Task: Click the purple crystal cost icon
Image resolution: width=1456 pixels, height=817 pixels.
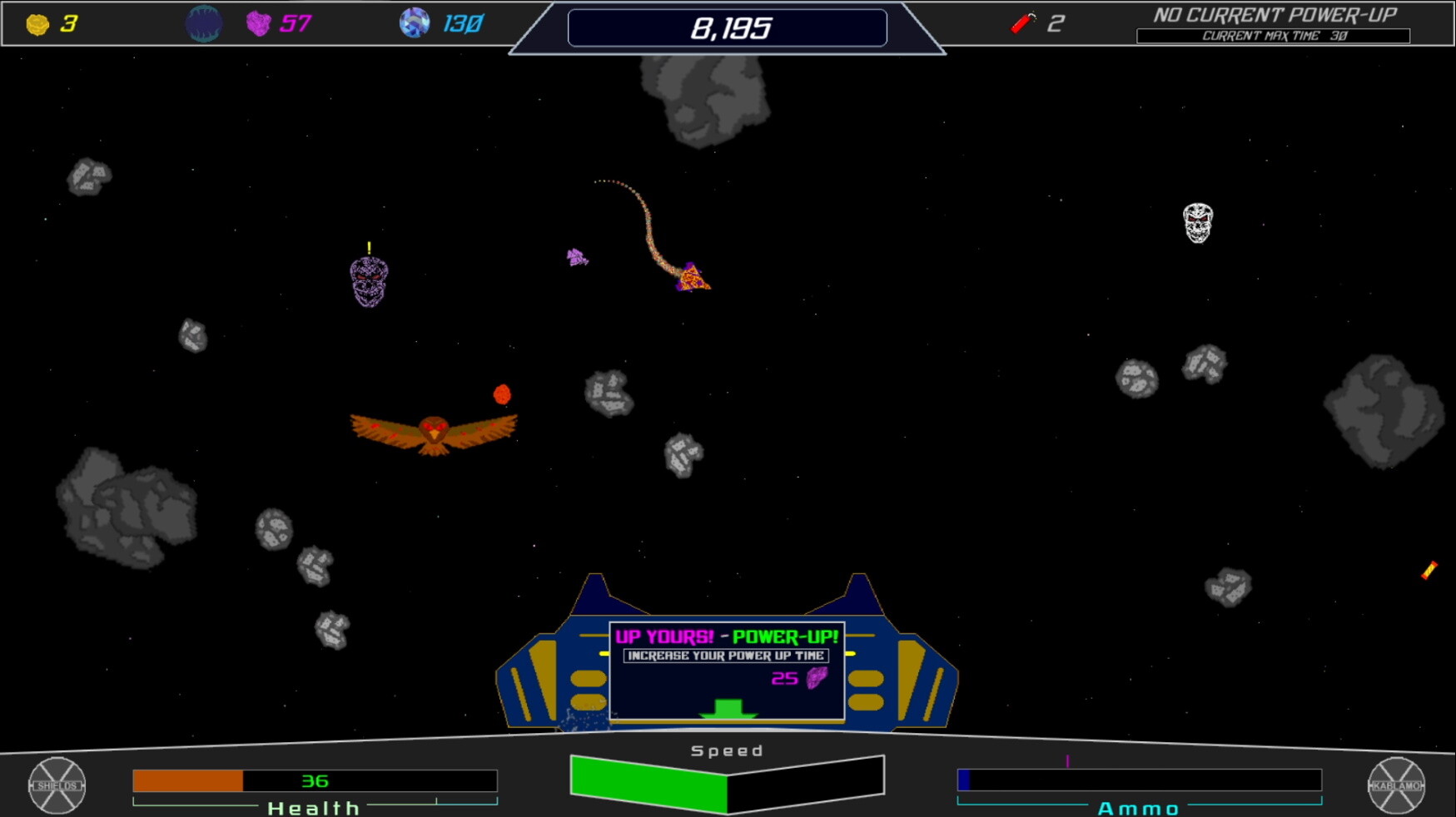Action: pos(814,681)
